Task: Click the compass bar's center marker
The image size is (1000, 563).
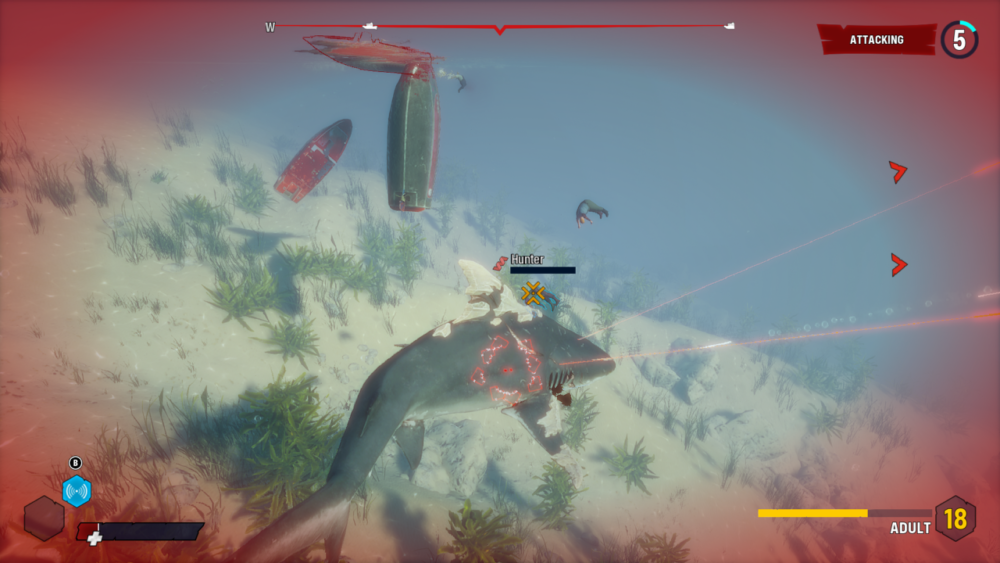Action: click(x=499, y=29)
